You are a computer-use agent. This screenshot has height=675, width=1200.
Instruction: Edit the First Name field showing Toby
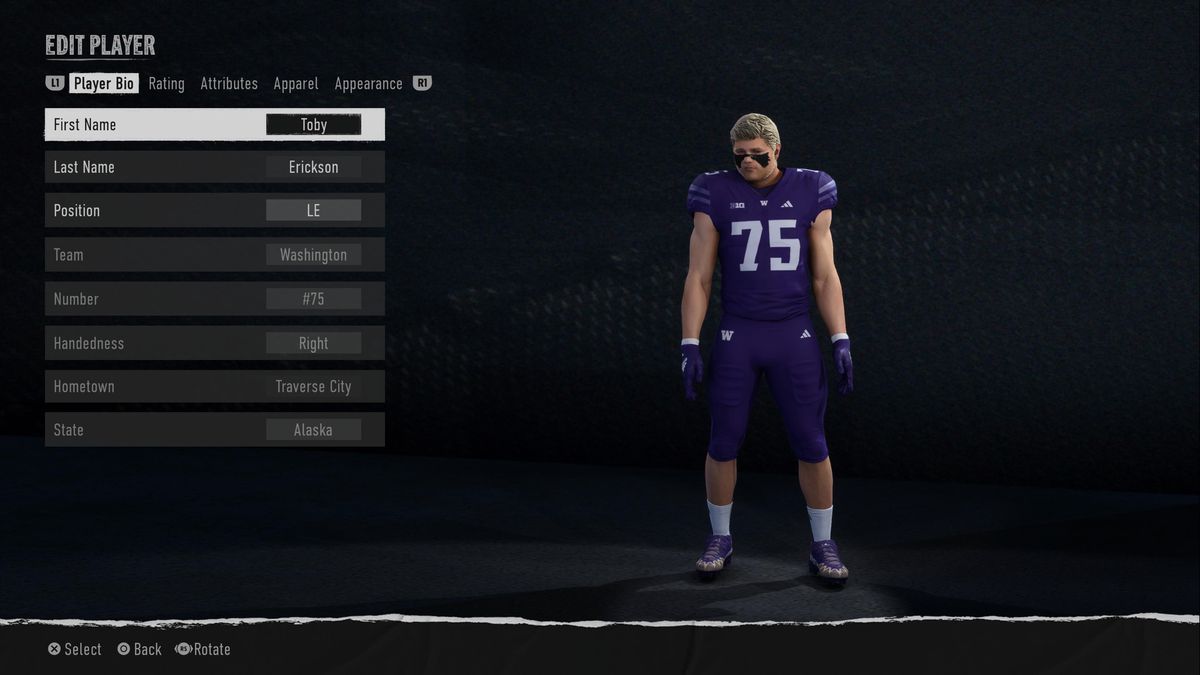click(x=215, y=125)
